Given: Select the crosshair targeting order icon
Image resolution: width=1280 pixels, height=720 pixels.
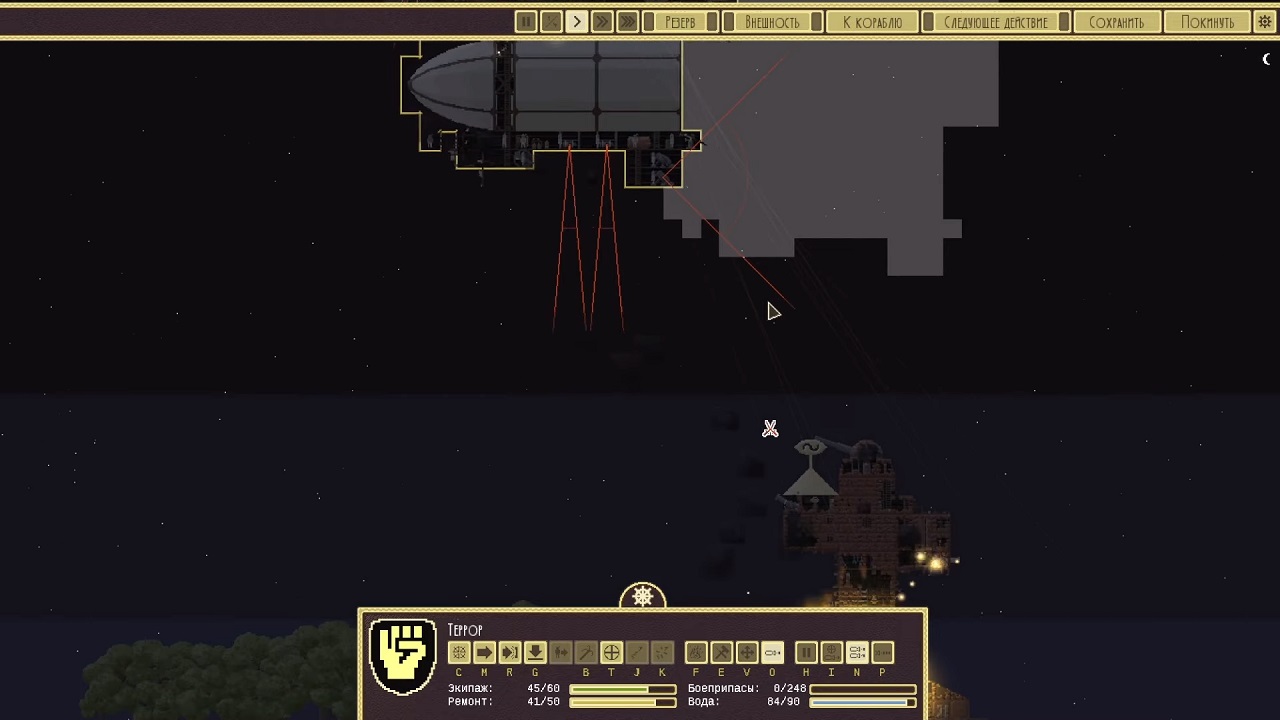Looking at the screenshot, I should [611, 652].
